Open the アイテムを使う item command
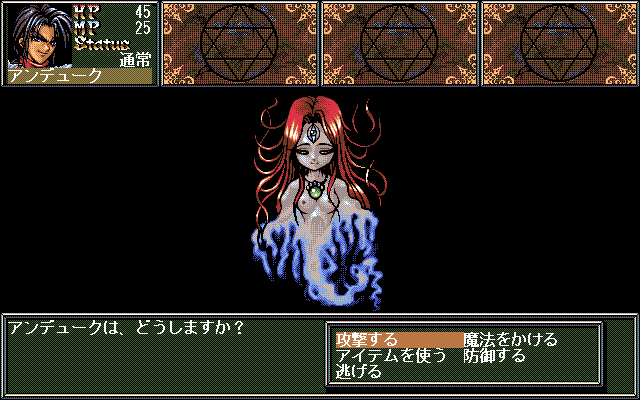This screenshot has height=400, width=640. tap(391, 356)
